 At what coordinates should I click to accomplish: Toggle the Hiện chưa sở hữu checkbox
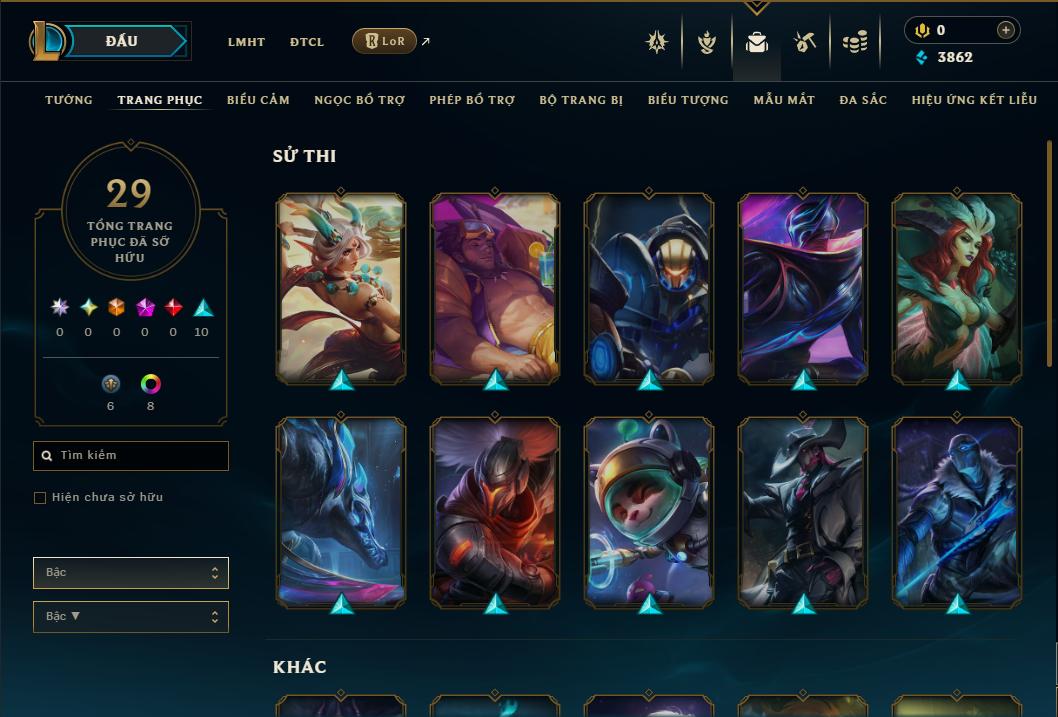pyautogui.click(x=40, y=498)
